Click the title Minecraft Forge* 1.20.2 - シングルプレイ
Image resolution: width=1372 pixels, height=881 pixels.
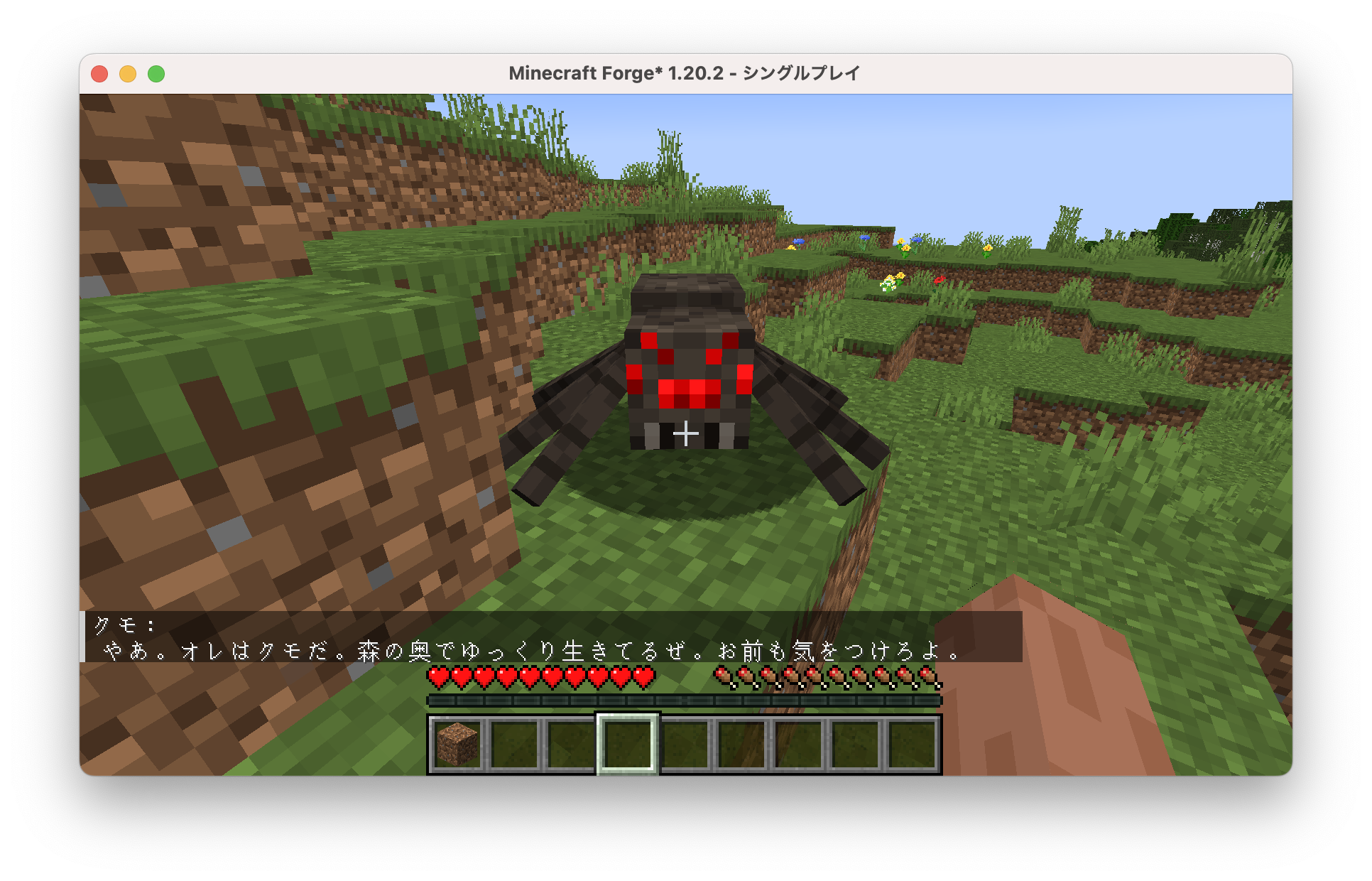686,73
